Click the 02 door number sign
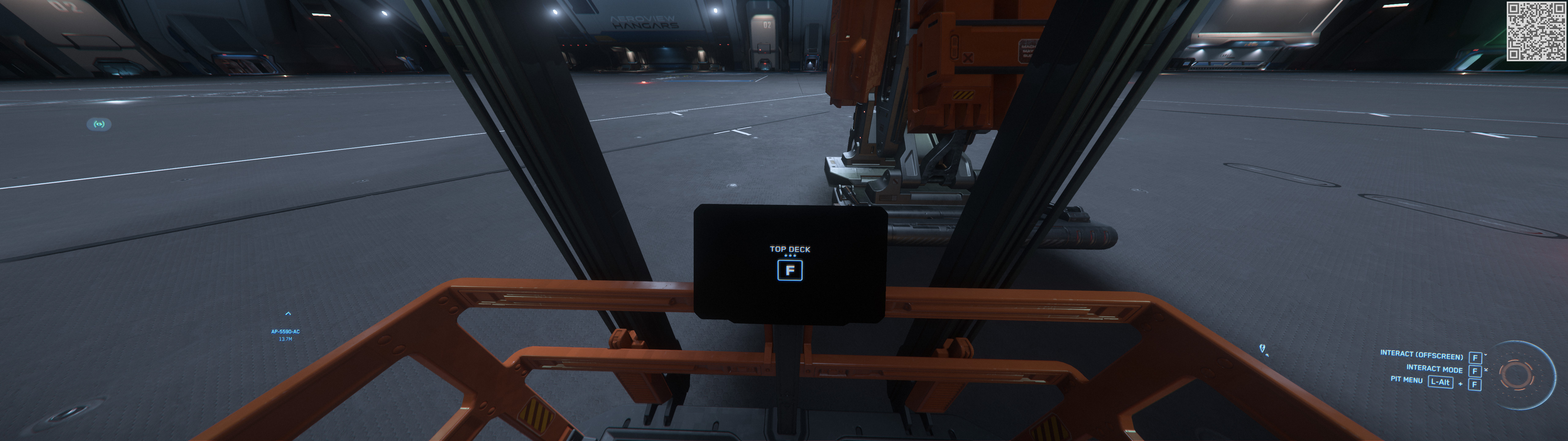Screen dimensions: 1568x441 [x=767, y=24]
